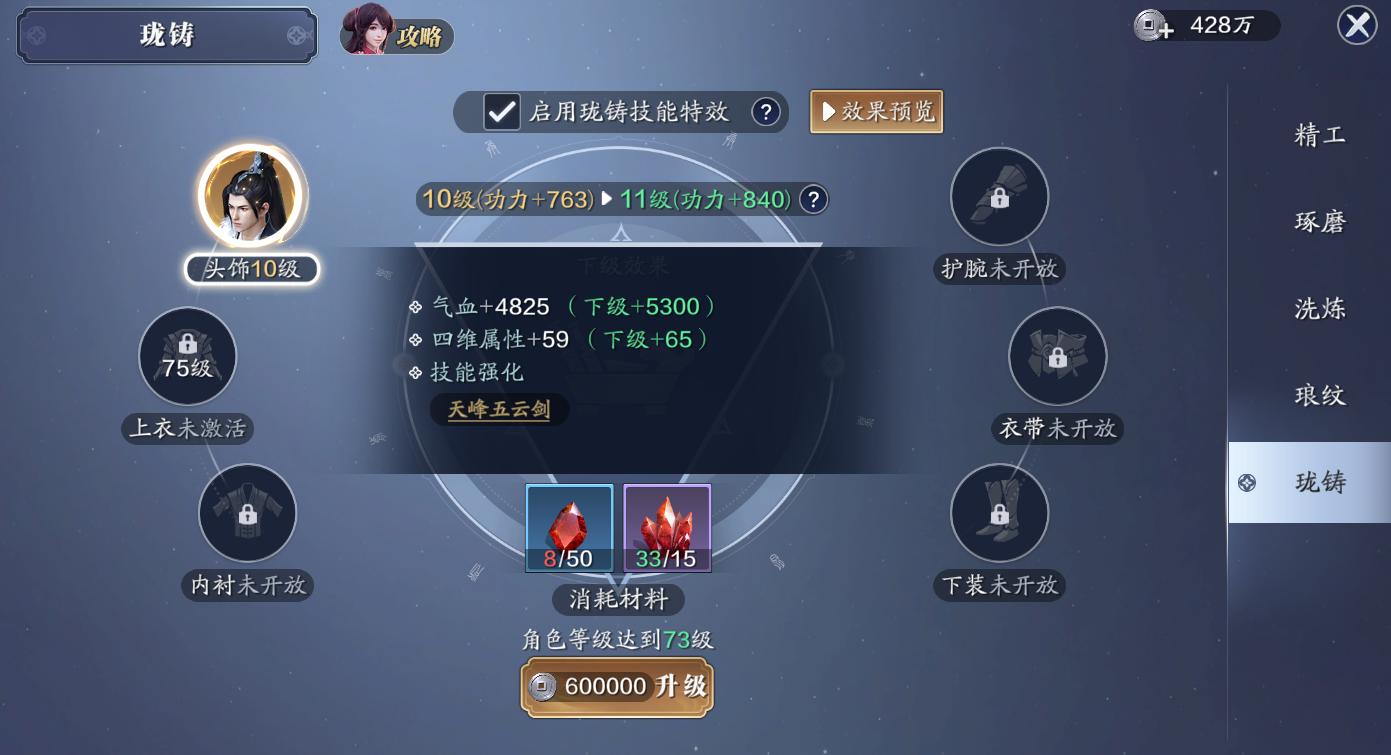Open the 效果预览 effect preview
This screenshot has width=1391, height=755.
click(876, 112)
